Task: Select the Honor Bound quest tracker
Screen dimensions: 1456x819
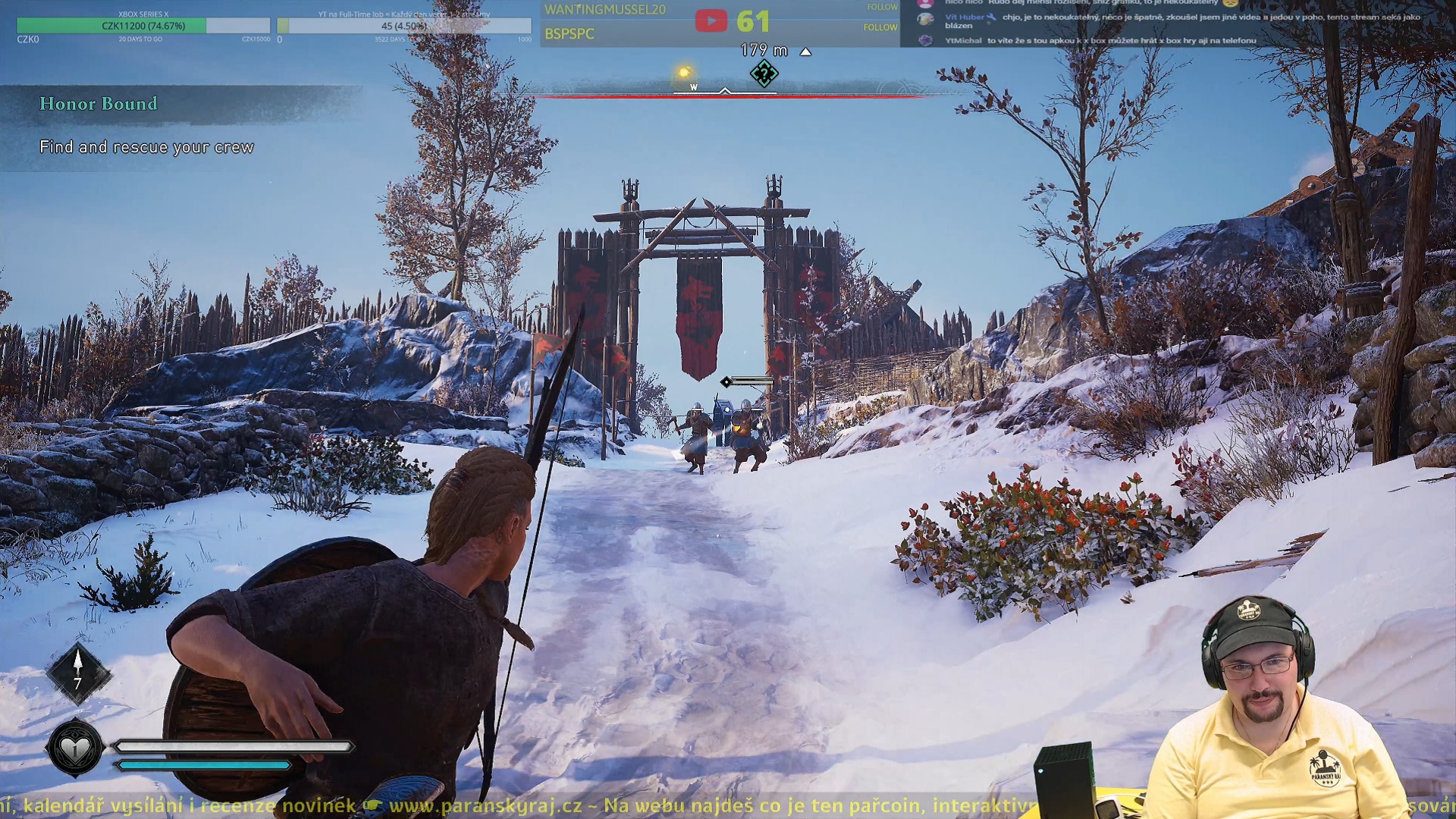Action: (x=99, y=104)
